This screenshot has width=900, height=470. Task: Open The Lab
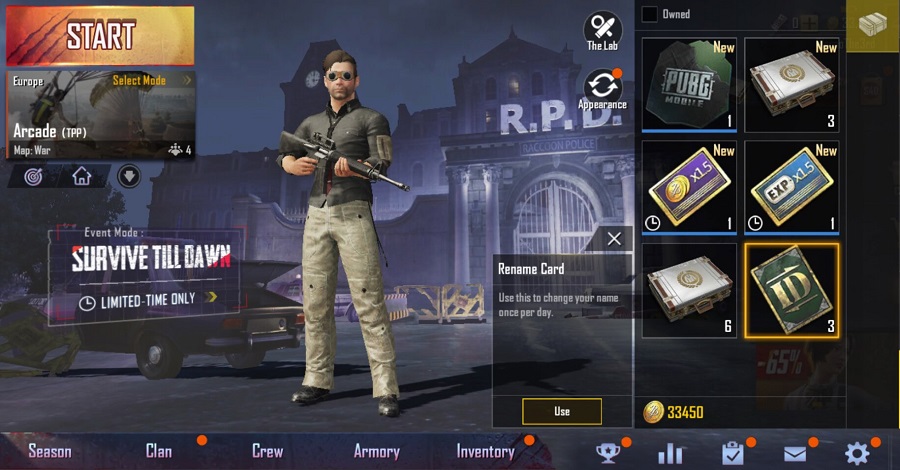(602, 31)
